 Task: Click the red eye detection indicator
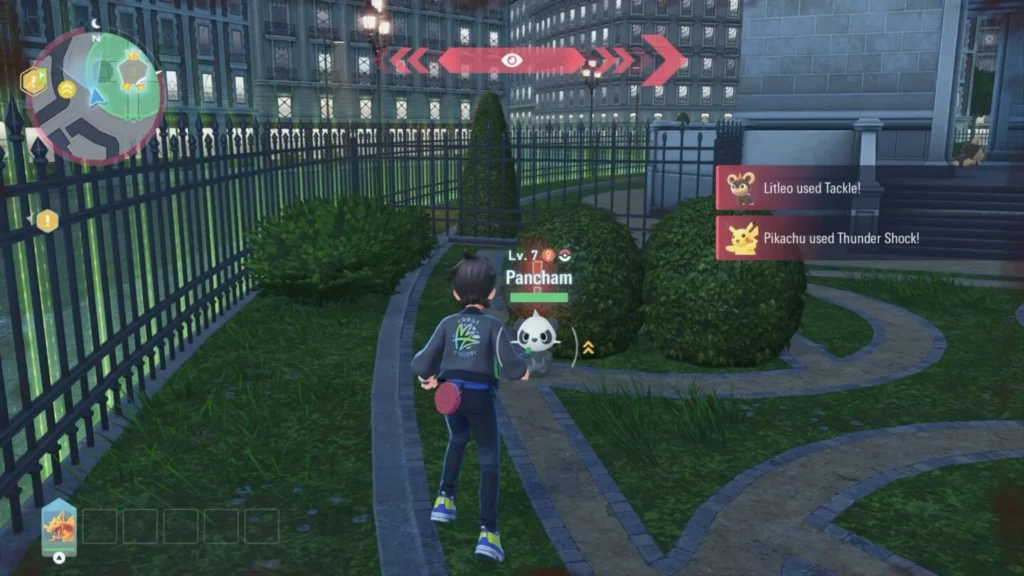point(512,60)
